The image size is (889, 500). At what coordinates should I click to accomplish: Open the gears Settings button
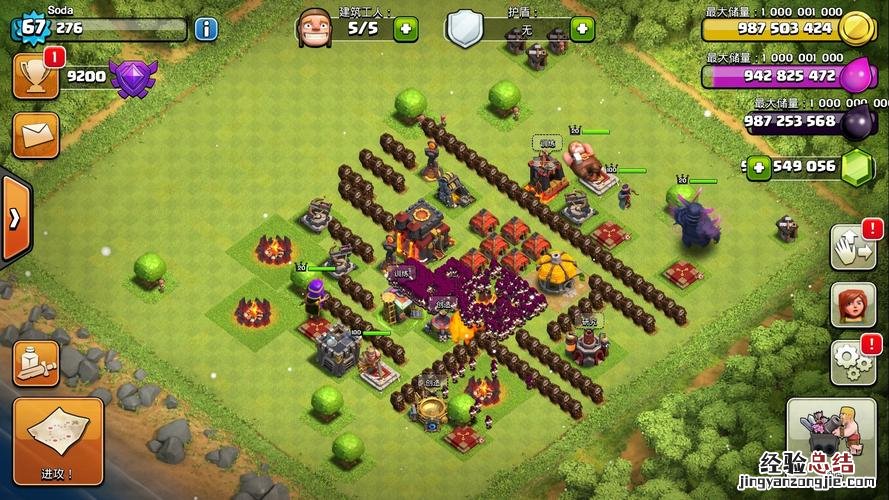[852, 362]
